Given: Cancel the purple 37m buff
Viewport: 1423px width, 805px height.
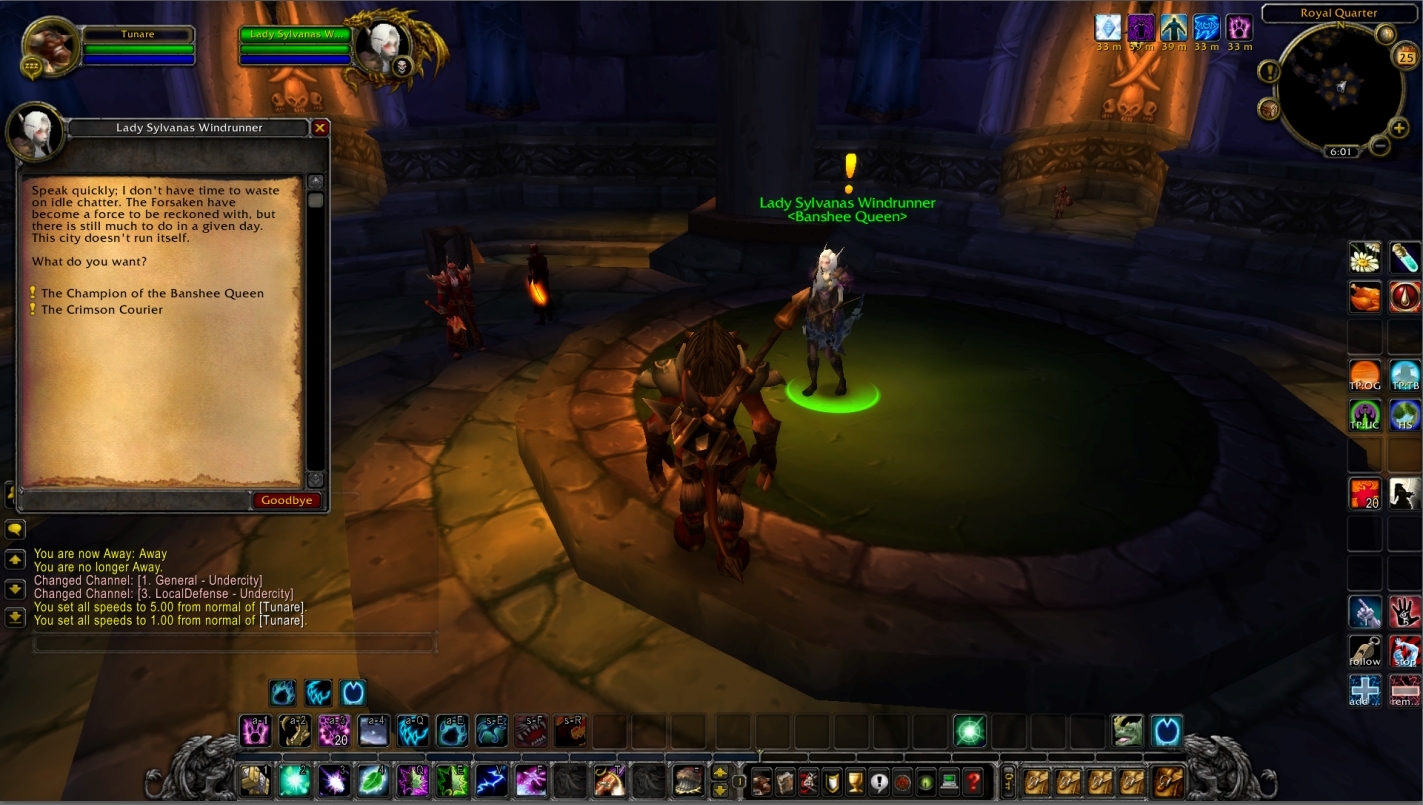Looking at the screenshot, I should click(x=1141, y=29).
